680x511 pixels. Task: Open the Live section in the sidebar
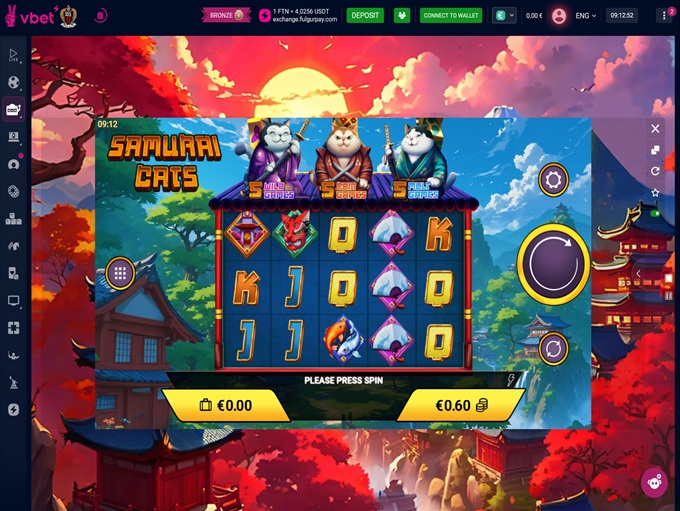click(14, 55)
